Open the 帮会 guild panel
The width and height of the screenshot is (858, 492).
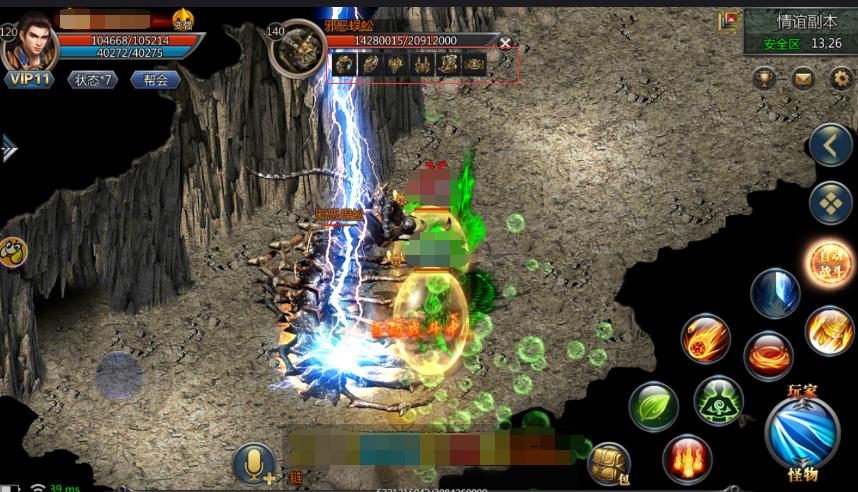pyautogui.click(x=155, y=79)
